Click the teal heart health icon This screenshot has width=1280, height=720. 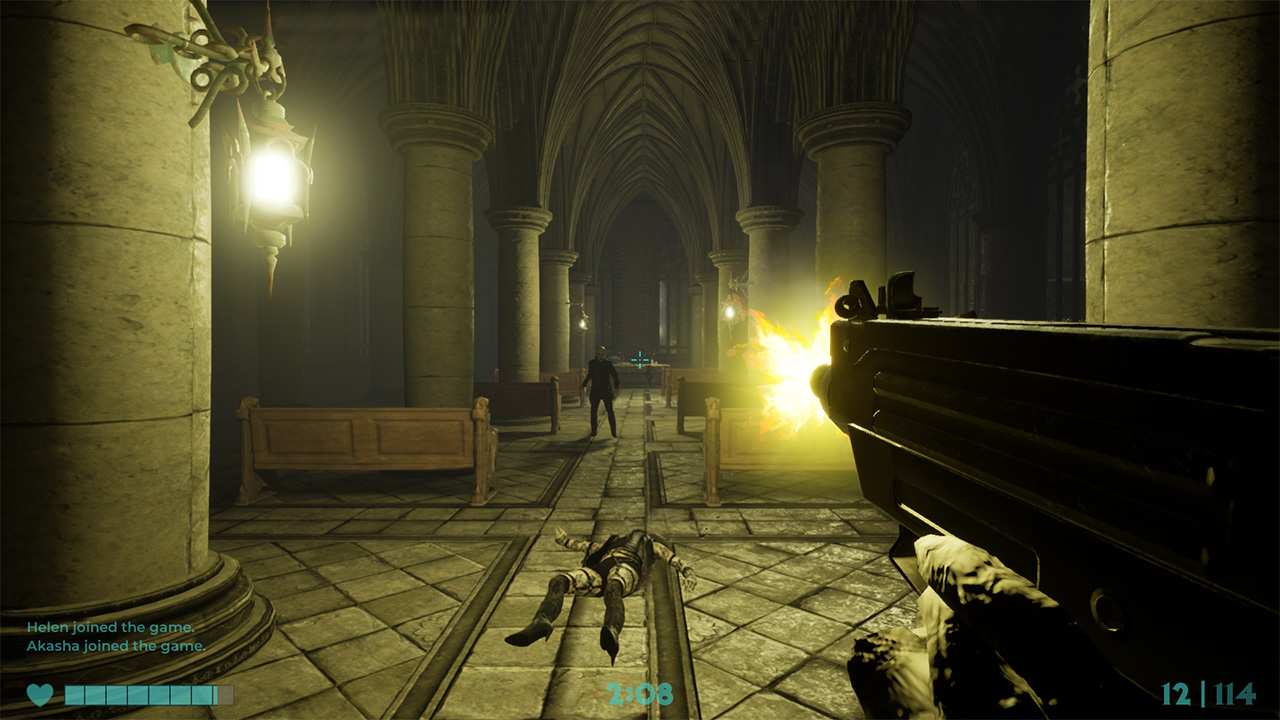42,692
